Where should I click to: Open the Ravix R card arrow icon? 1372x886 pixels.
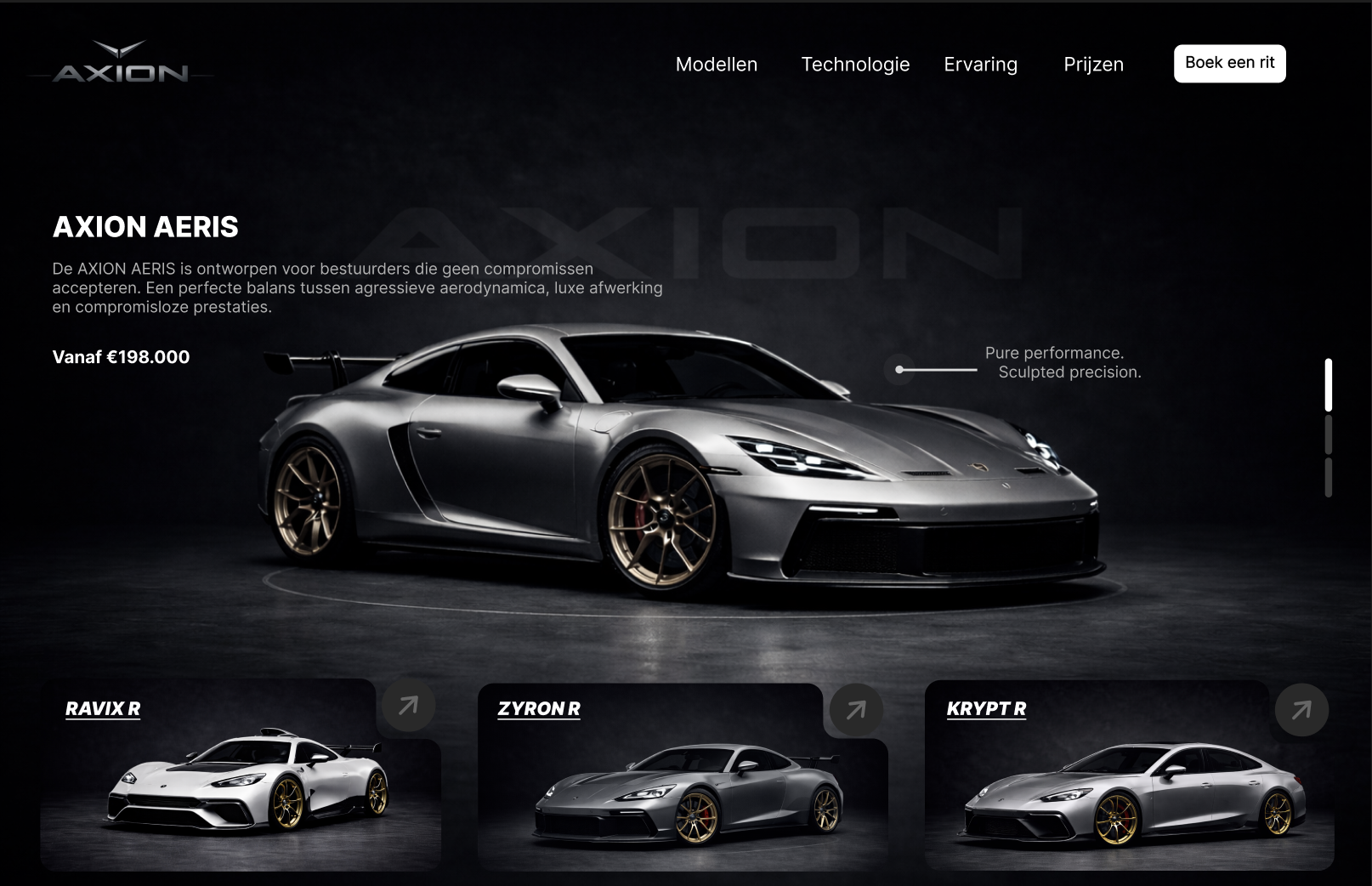(407, 705)
